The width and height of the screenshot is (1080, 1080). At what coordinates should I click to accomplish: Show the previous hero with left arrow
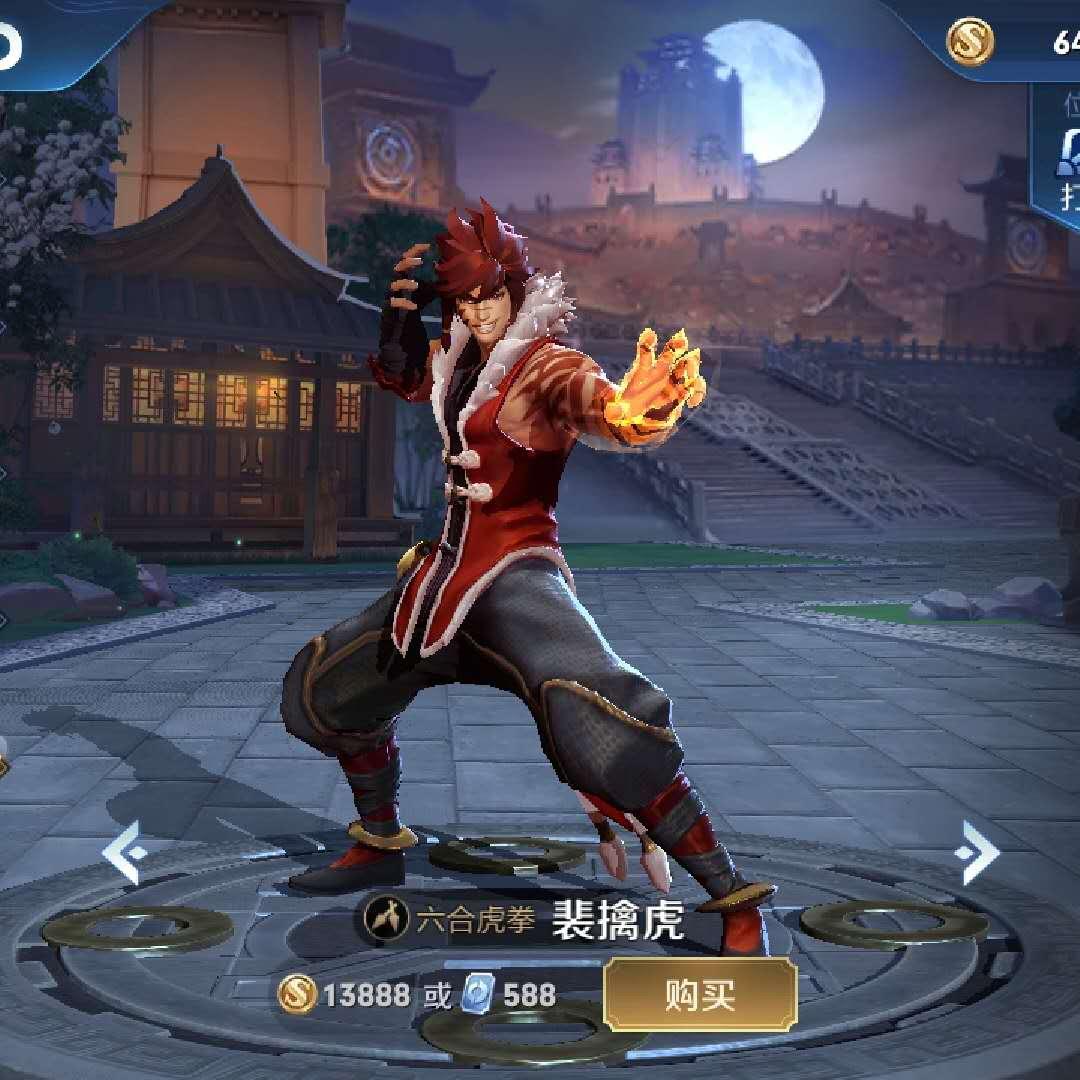pyautogui.click(x=125, y=852)
